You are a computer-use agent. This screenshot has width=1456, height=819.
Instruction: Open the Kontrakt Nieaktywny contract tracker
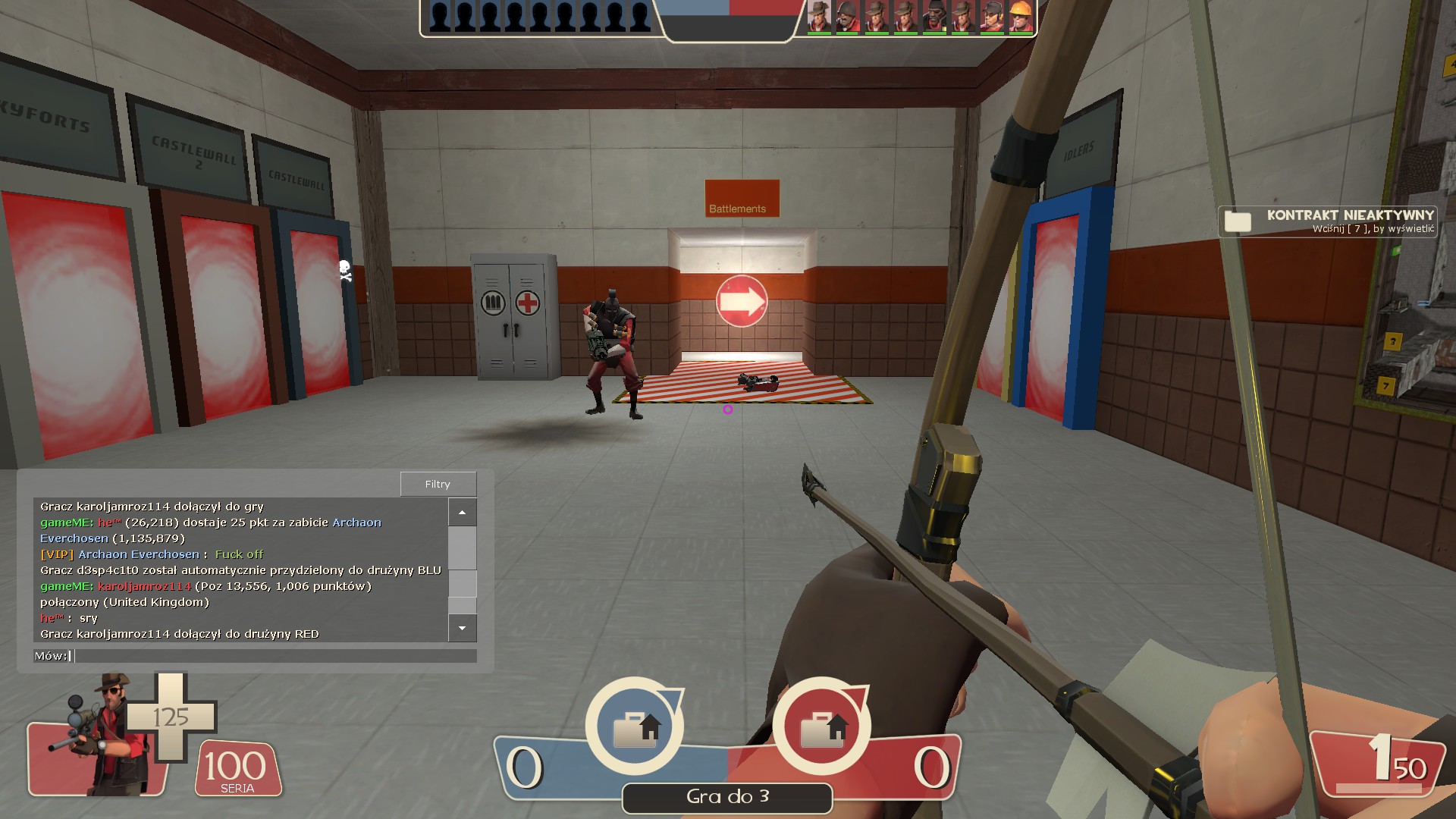pyautogui.click(x=1327, y=221)
